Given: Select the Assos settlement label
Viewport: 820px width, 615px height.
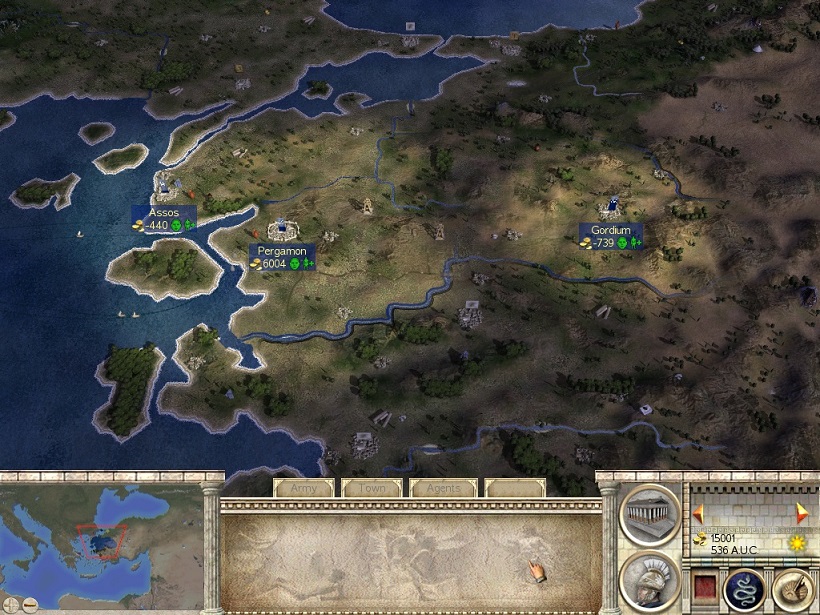Looking at the screenshot, I should [x=164, y=220].
